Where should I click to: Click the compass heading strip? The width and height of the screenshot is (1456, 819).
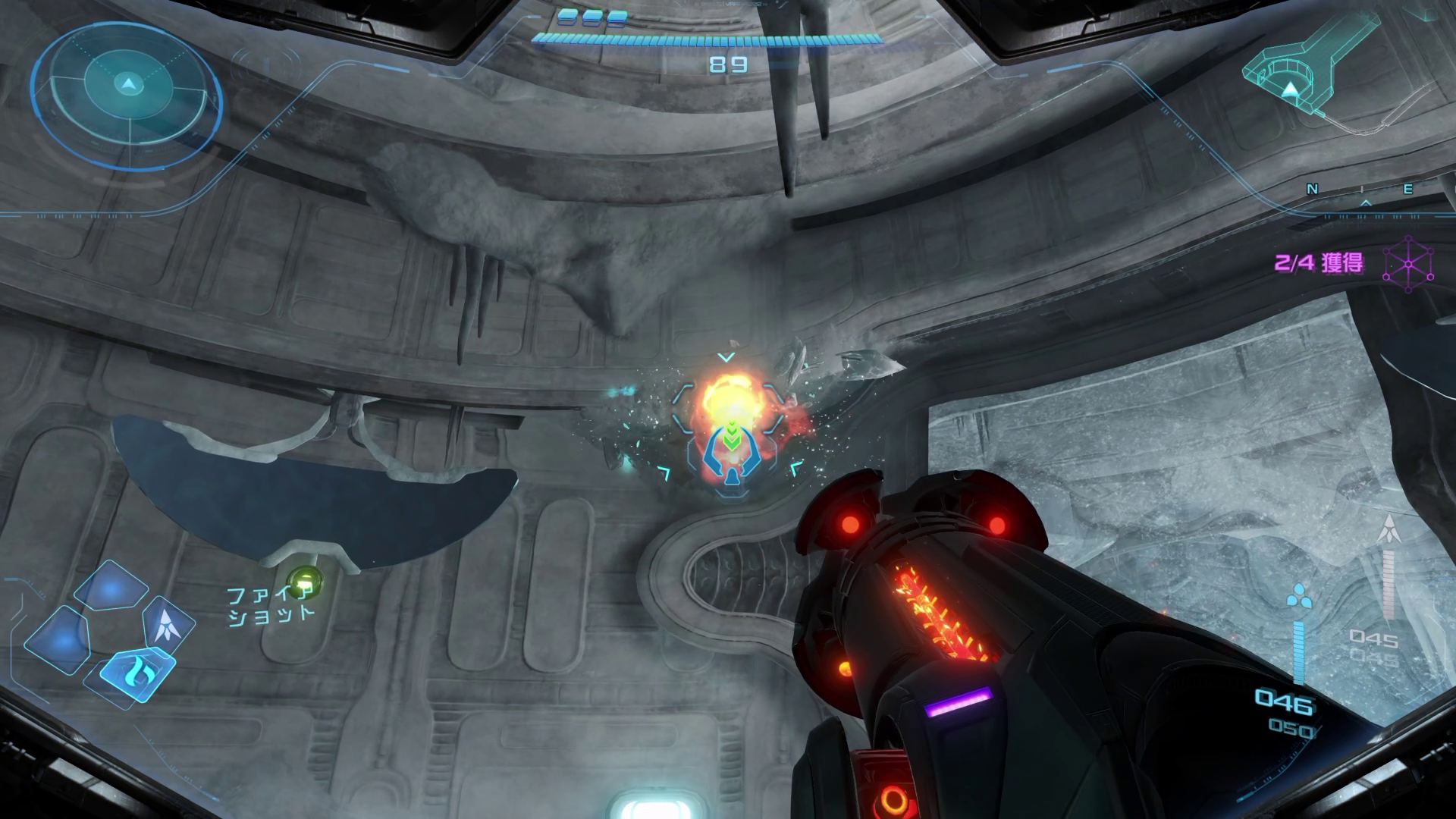click(x=1361, y=190)
